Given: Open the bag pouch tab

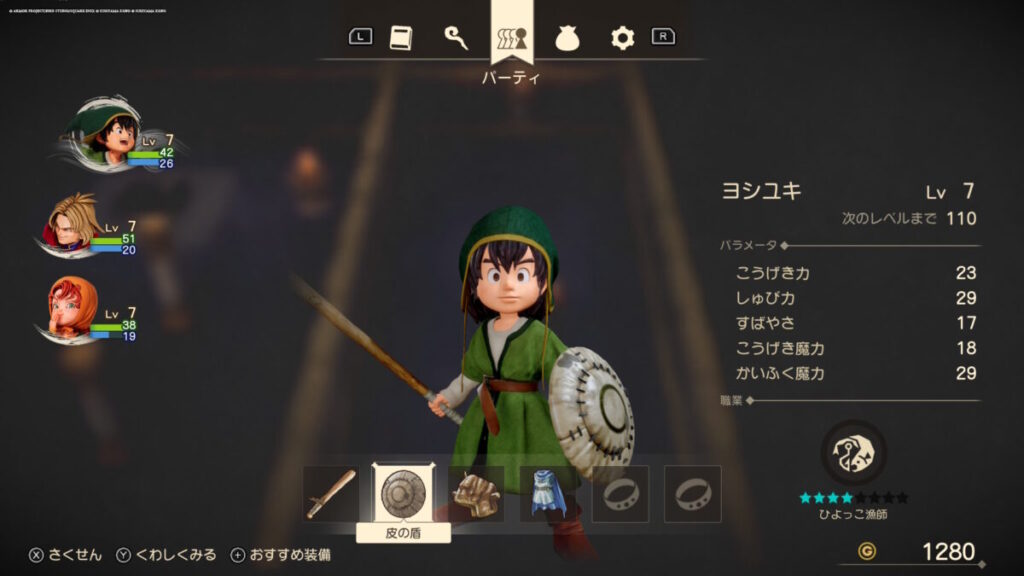Looking at the screenshot, I should point(569,38).
